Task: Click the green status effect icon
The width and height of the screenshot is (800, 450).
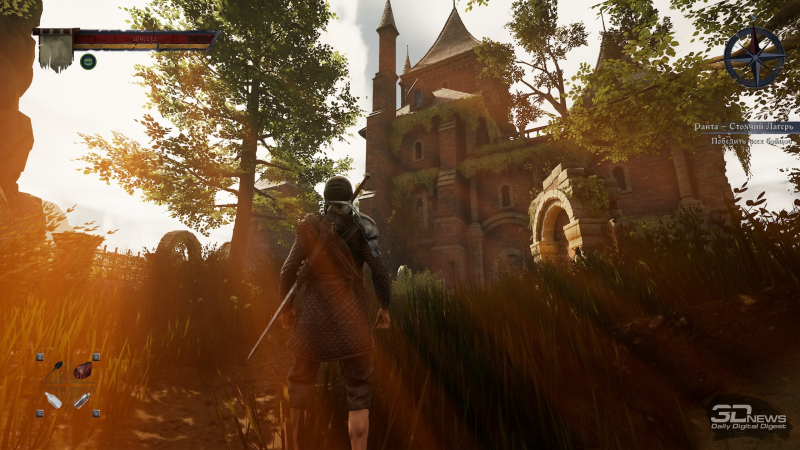Action: tap(88, 61)
